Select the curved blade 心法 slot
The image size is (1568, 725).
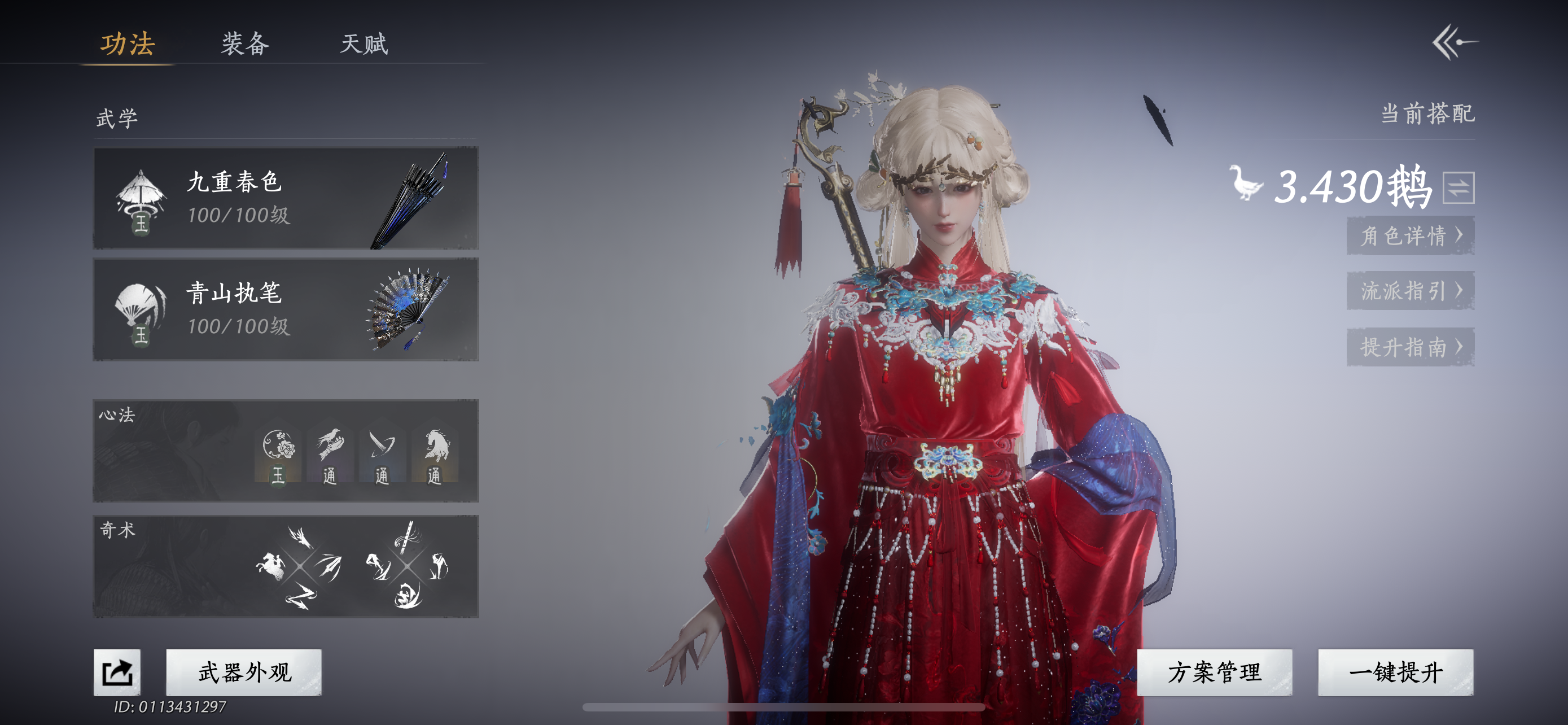click(382, 457)
